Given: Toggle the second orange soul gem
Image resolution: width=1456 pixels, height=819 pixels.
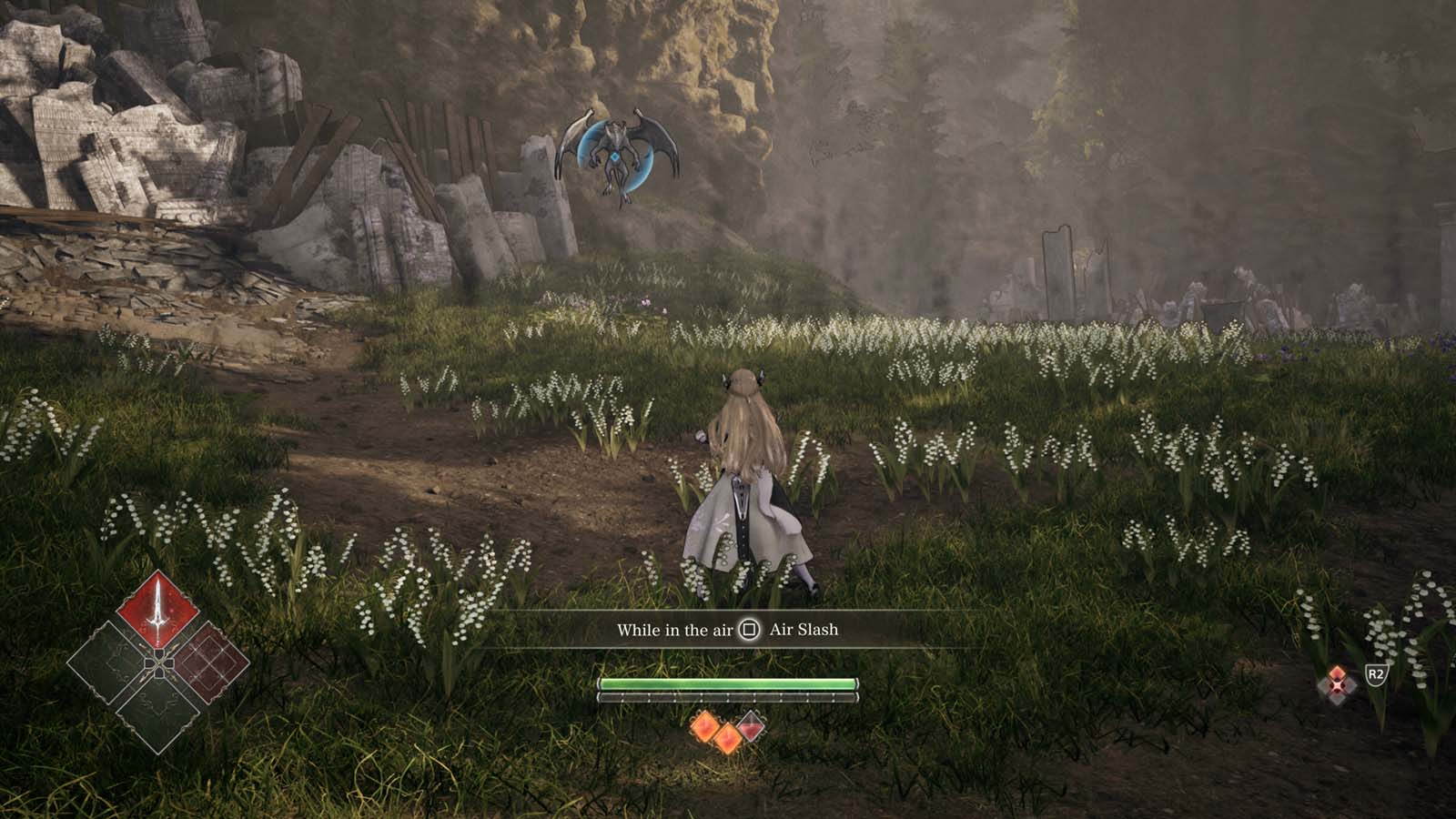Looking at the screenshot, I should (728, 738).
